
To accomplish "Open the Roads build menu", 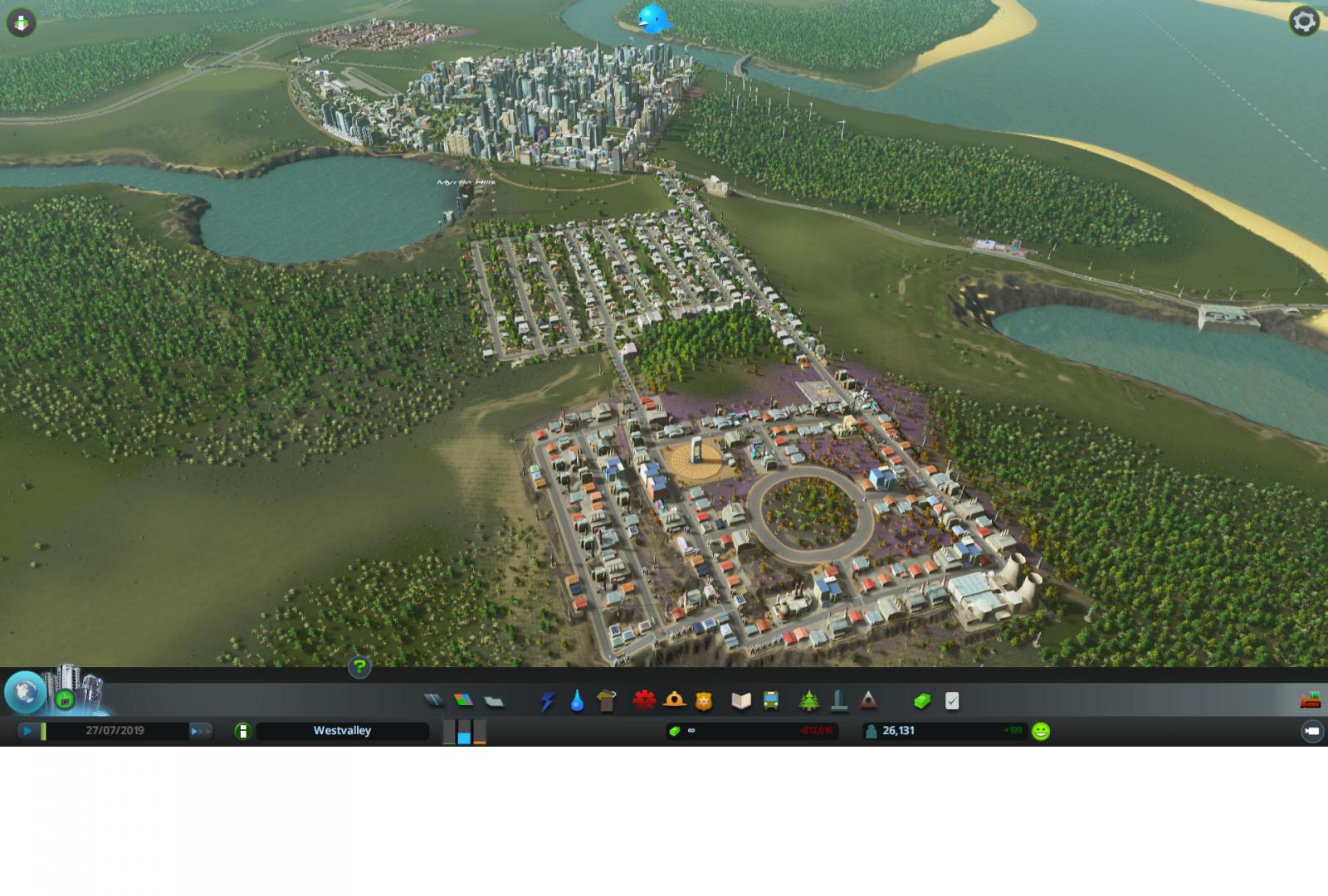I will (433, 701).
